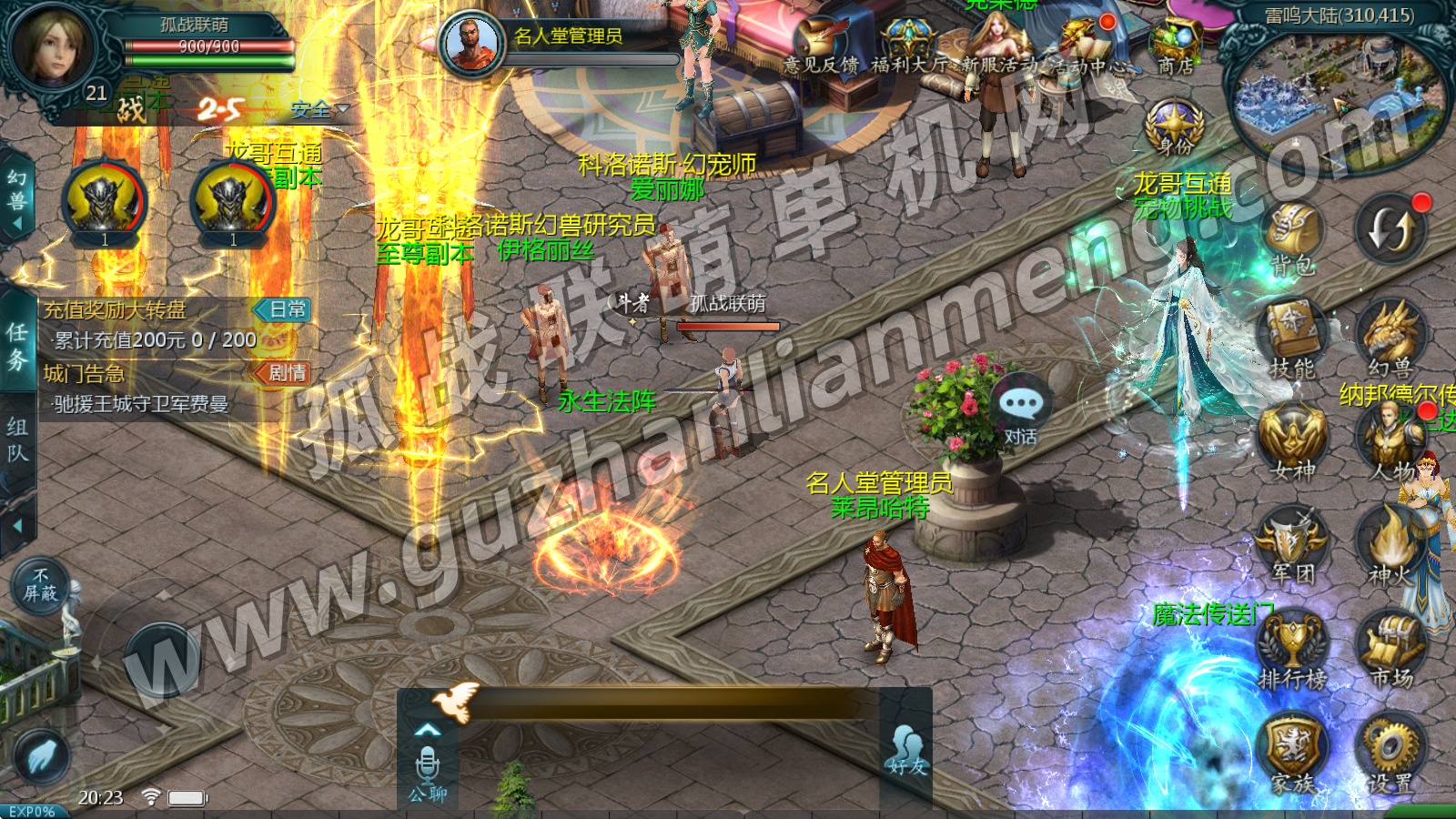This screenshot has width=1456, height=819.
Task: Open the 设置 settings gear
Action: point(1391,752)
